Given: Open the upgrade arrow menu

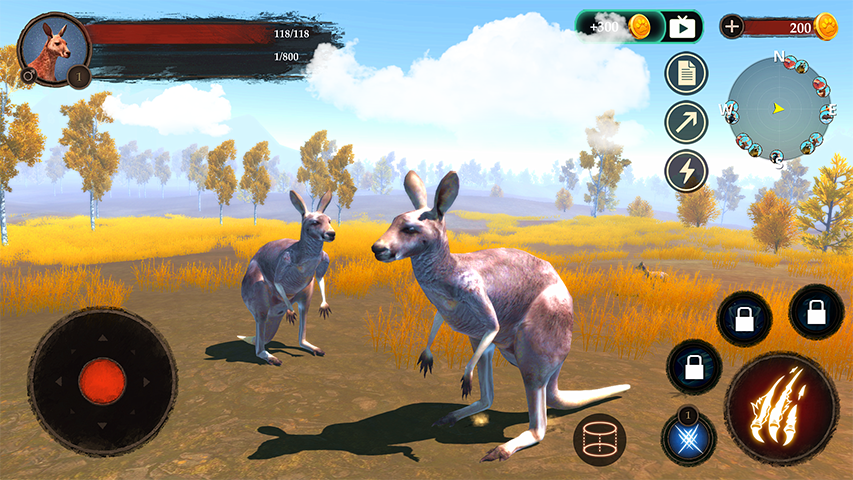Looking at the screenshot, I should [x=686, y=122].
